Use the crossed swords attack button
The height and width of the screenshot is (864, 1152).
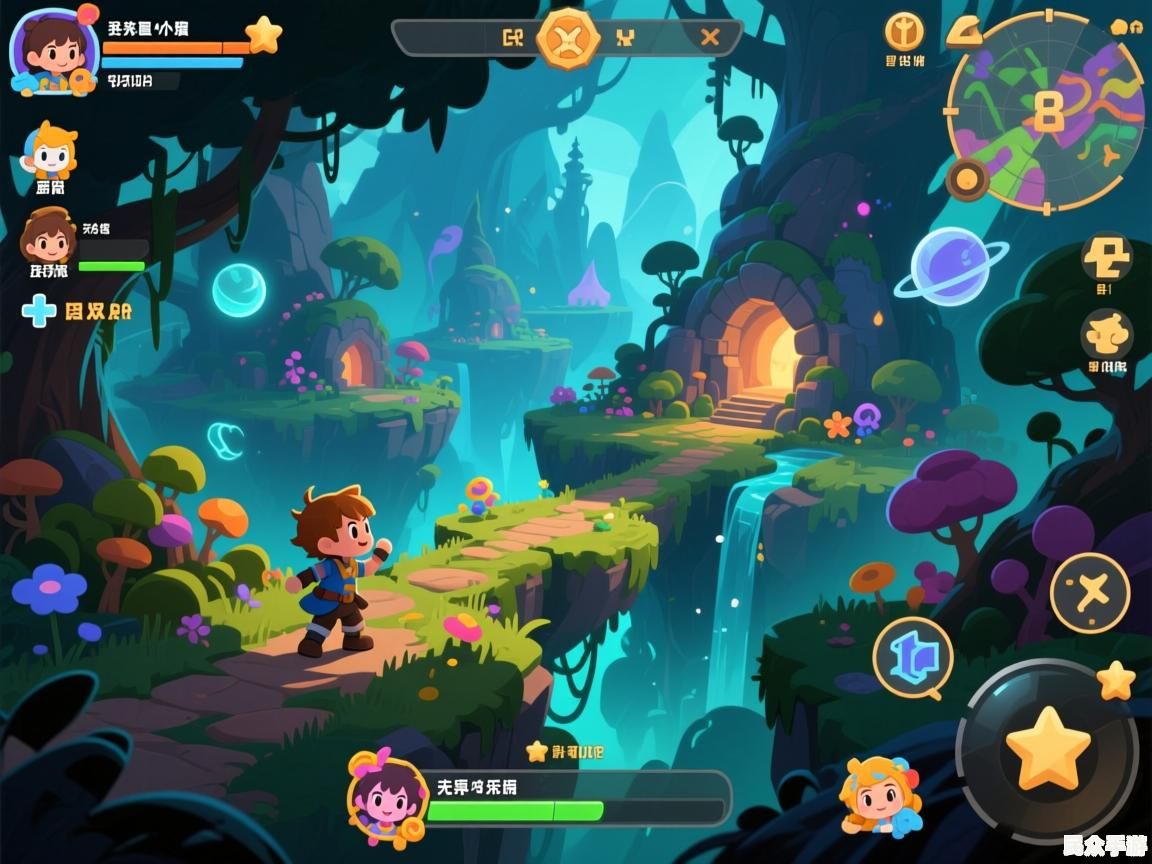tap(1089, 592)
